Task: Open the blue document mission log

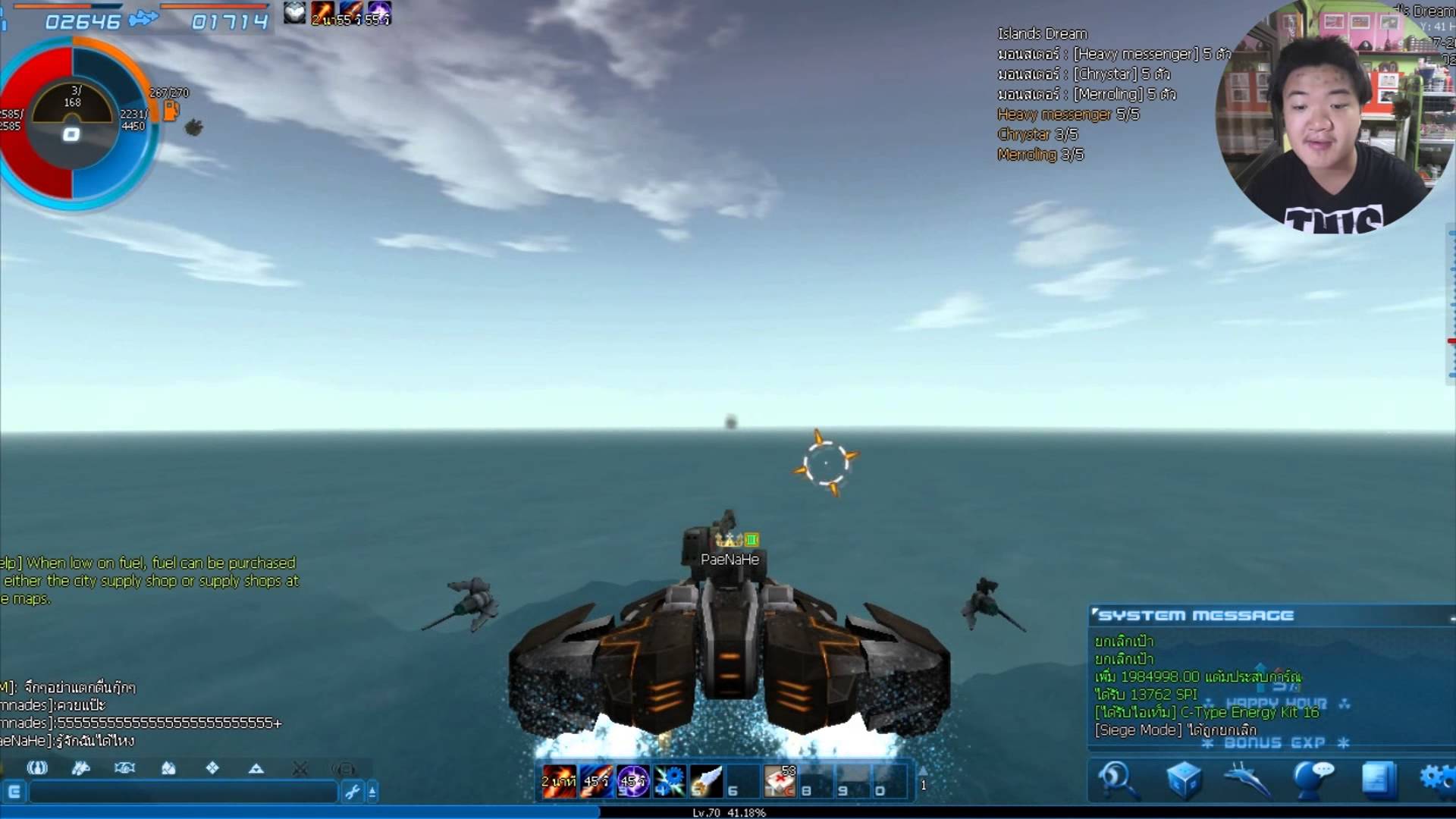Action: click(1378, 780)
